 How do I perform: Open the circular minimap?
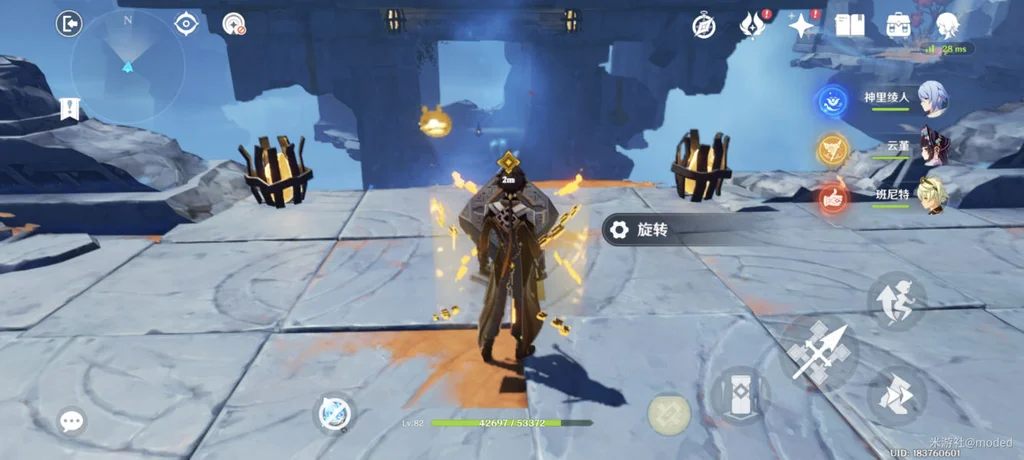tap(127, 66)
